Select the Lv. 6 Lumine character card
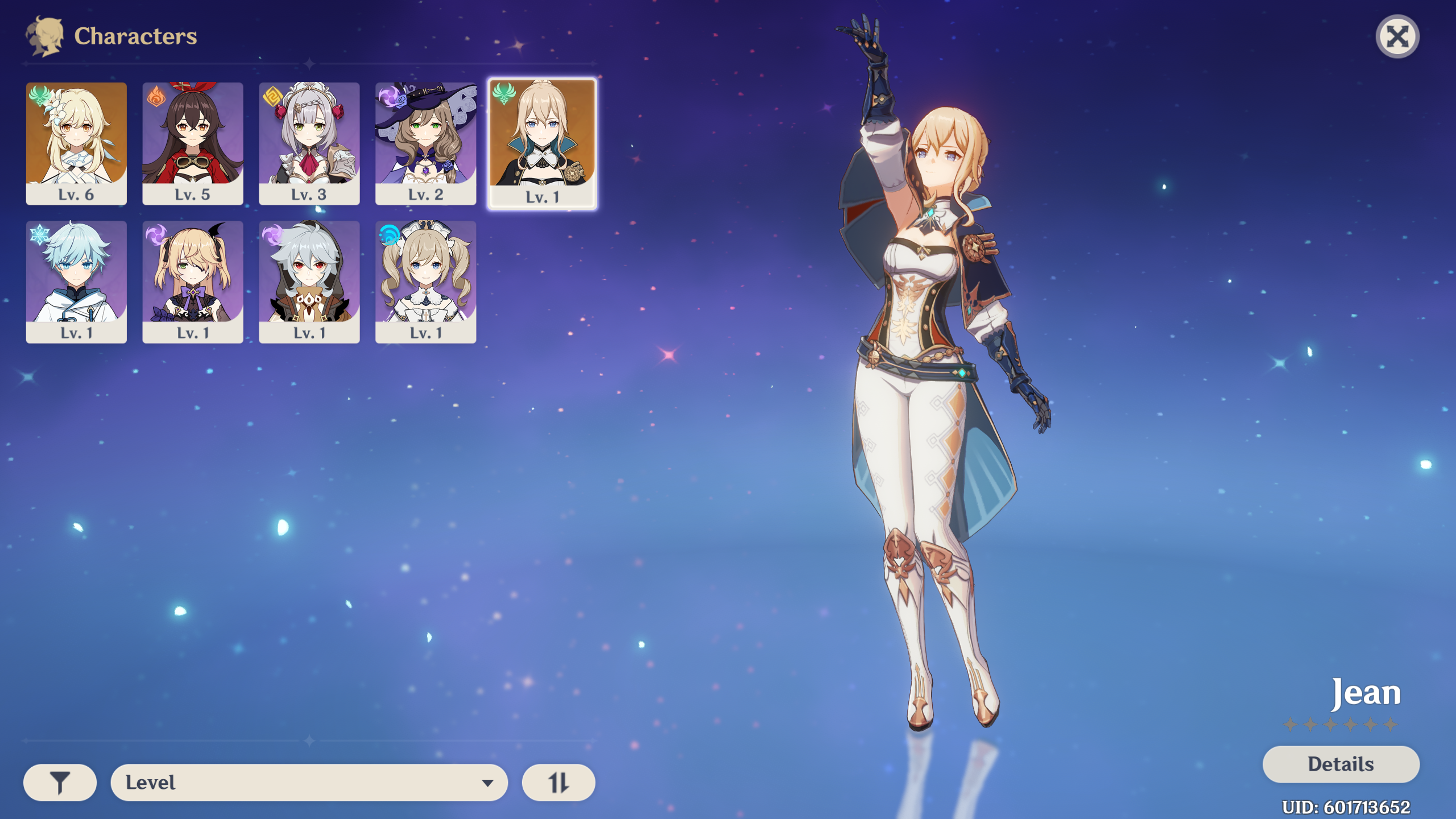The width and height of the screenshot is (1456, 819). pyautogui.click(x=76, y=143)
